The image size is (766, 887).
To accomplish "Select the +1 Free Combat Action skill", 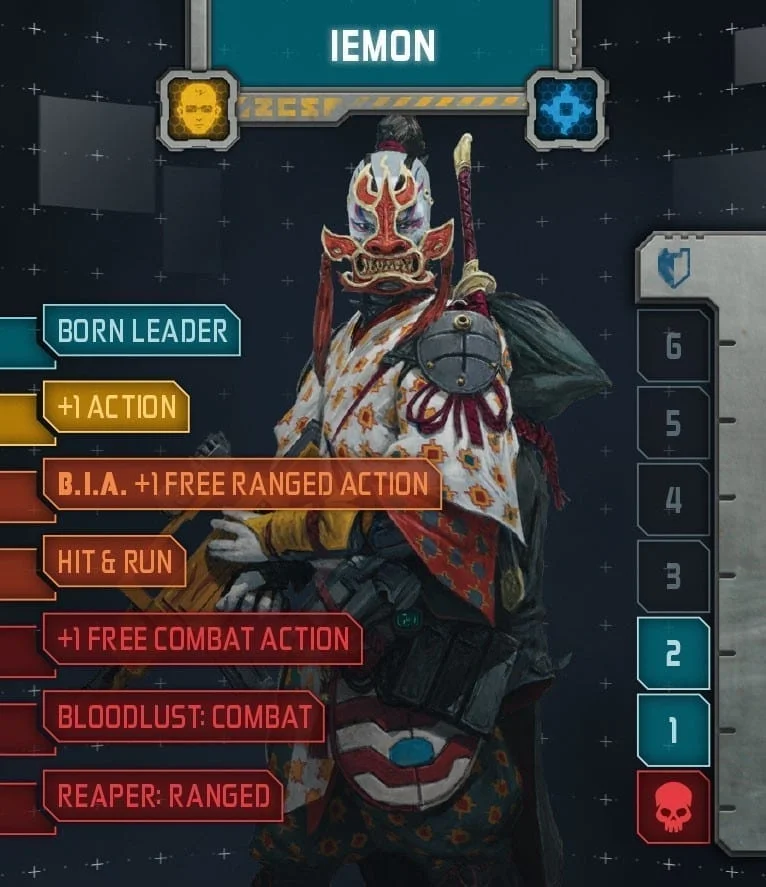I will [x=203, y=640].
